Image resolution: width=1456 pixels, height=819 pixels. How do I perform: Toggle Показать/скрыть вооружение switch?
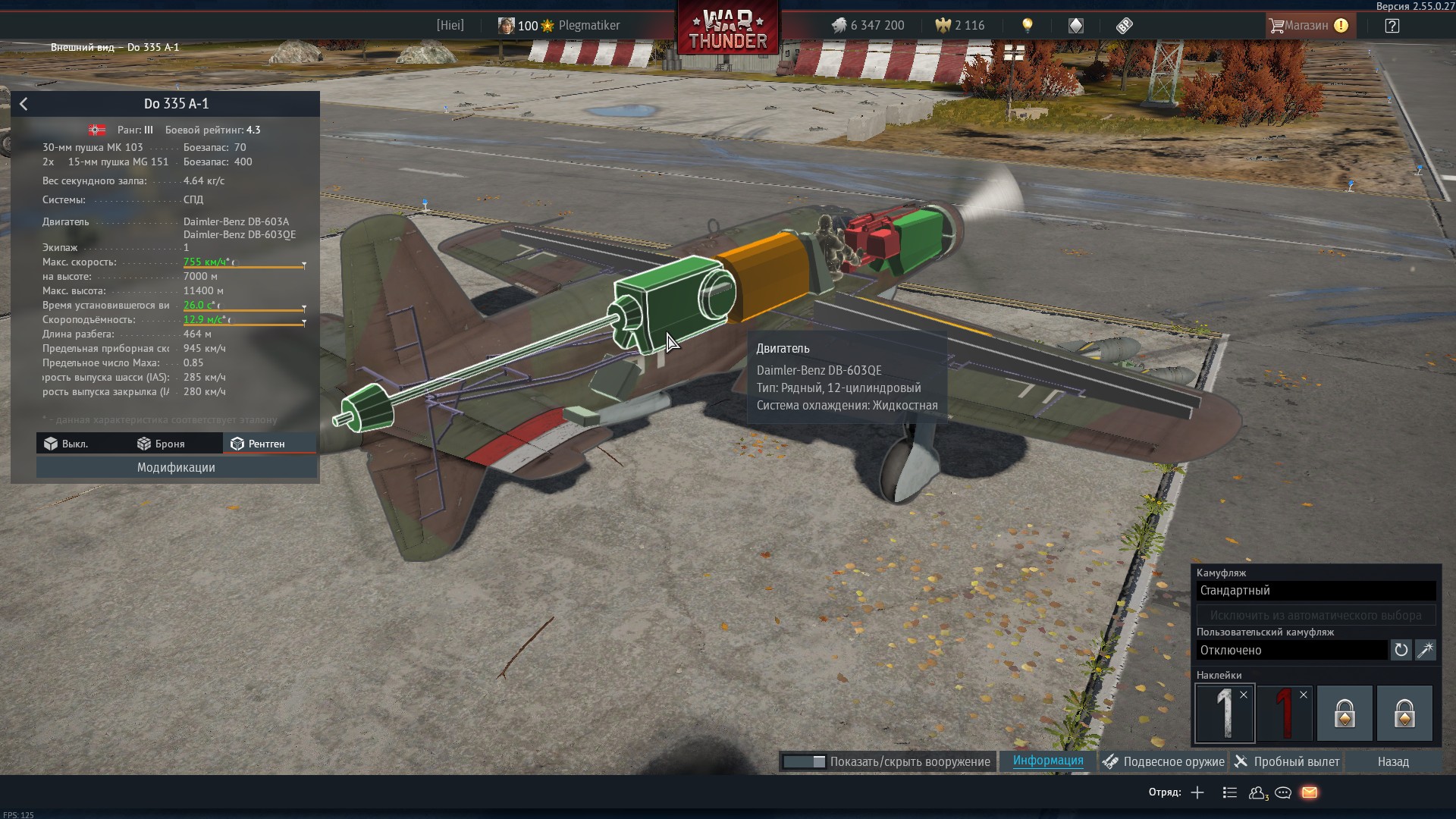pos(804,761)
